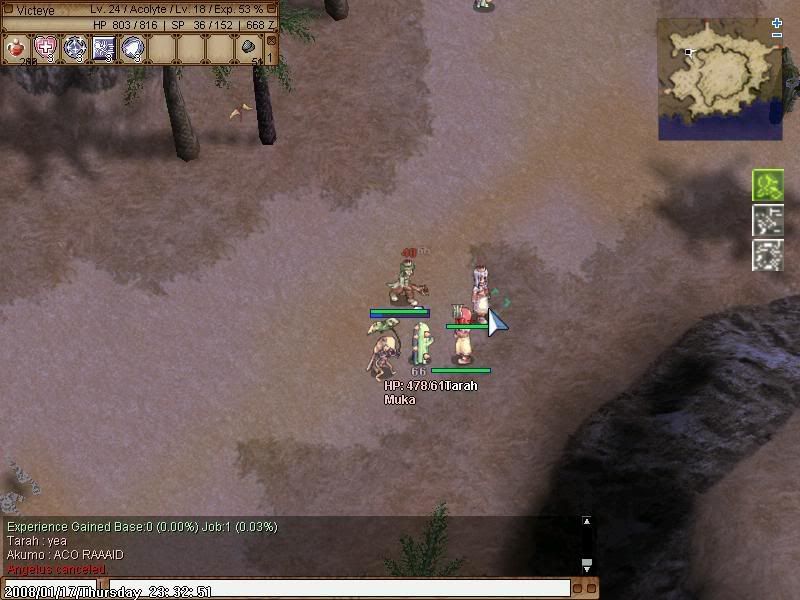Minimize the Victeye status window
Screen dimensions: 800x600
272,8
